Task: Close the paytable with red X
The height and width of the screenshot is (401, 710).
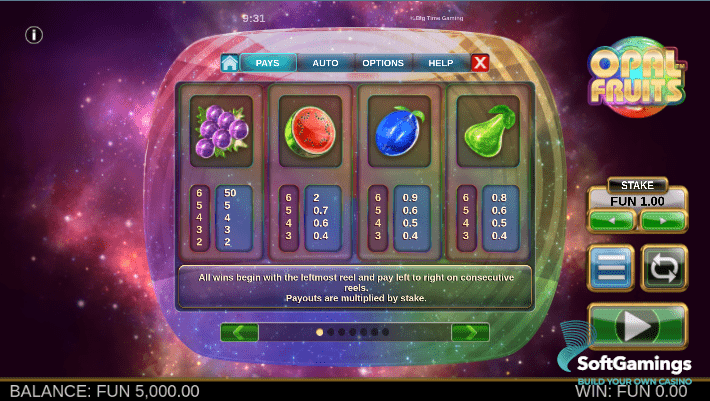Action: (480, 63)
